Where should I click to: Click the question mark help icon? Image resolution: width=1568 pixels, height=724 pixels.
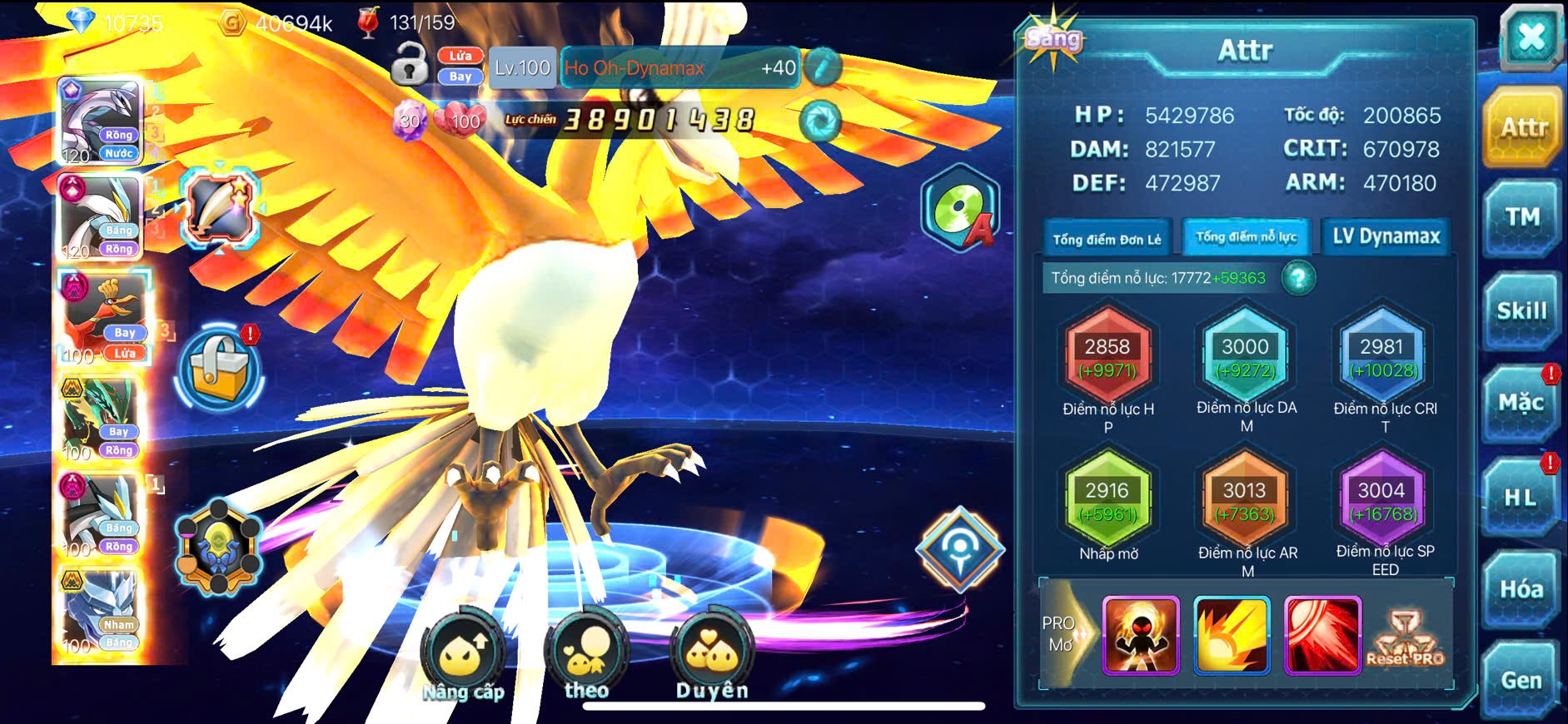pyautogui.click(x=1298, y=278)
